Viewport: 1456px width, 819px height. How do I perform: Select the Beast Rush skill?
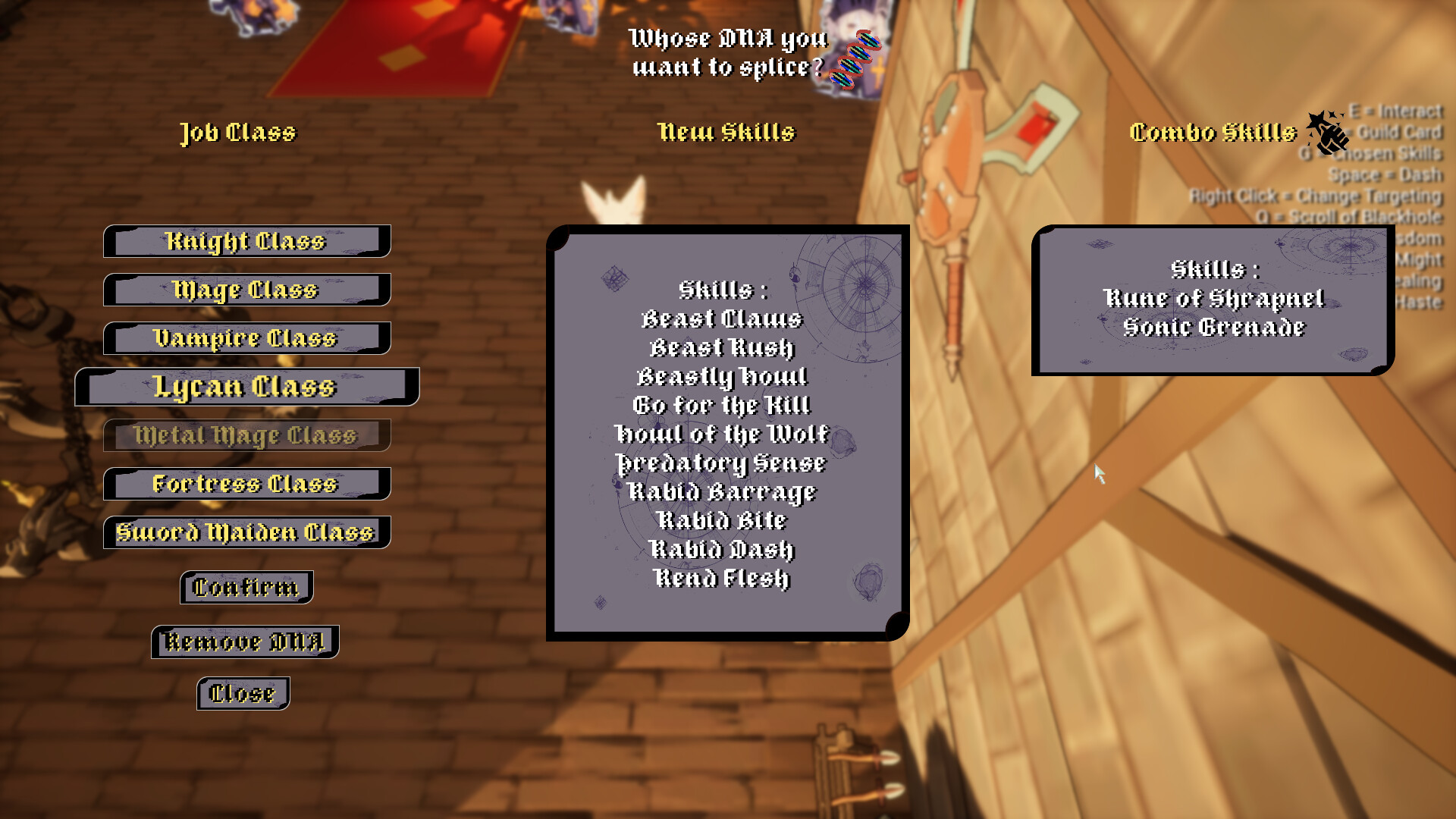722,347
